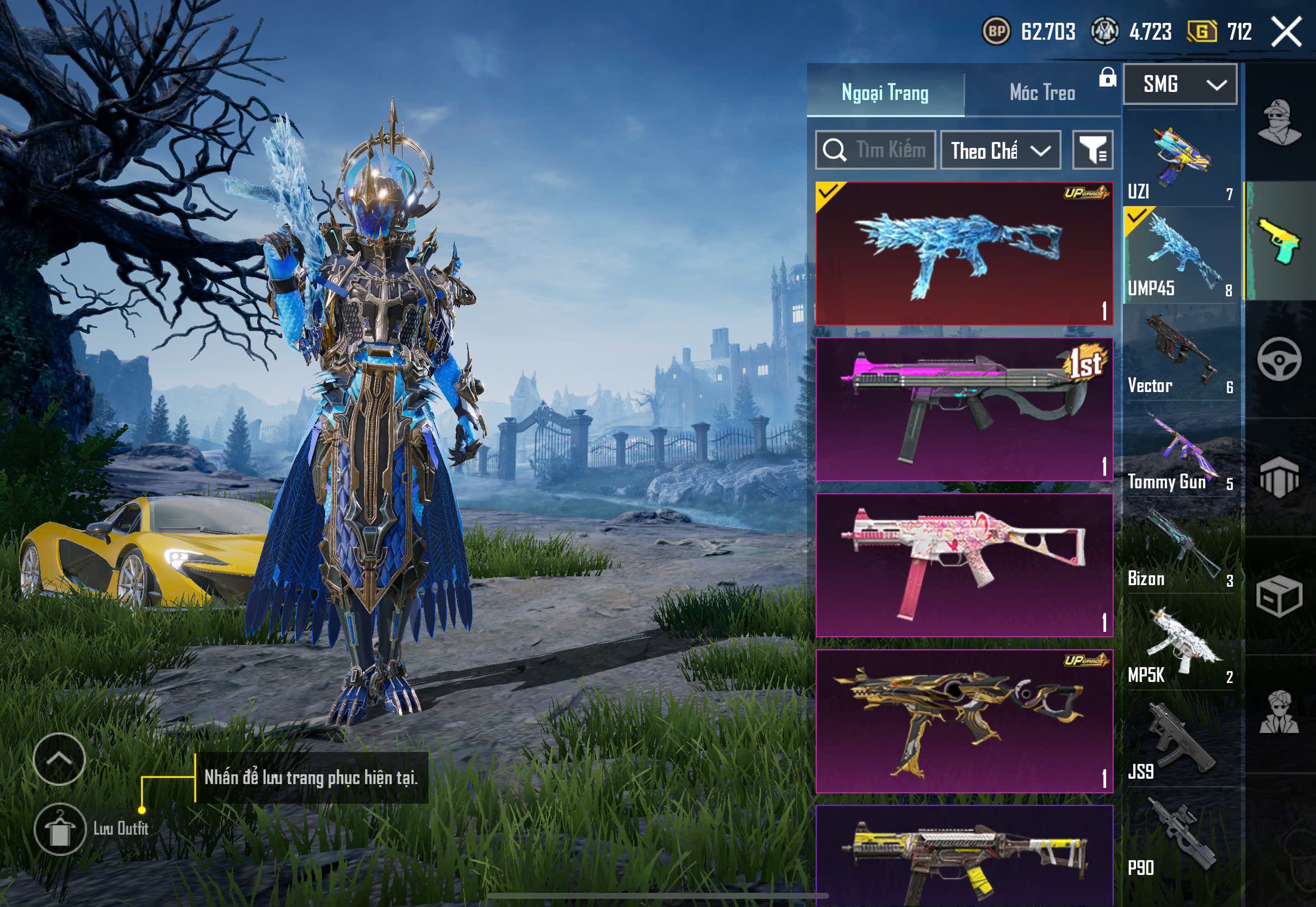Choose the MP5K weapon entry

click(1180, 643)
